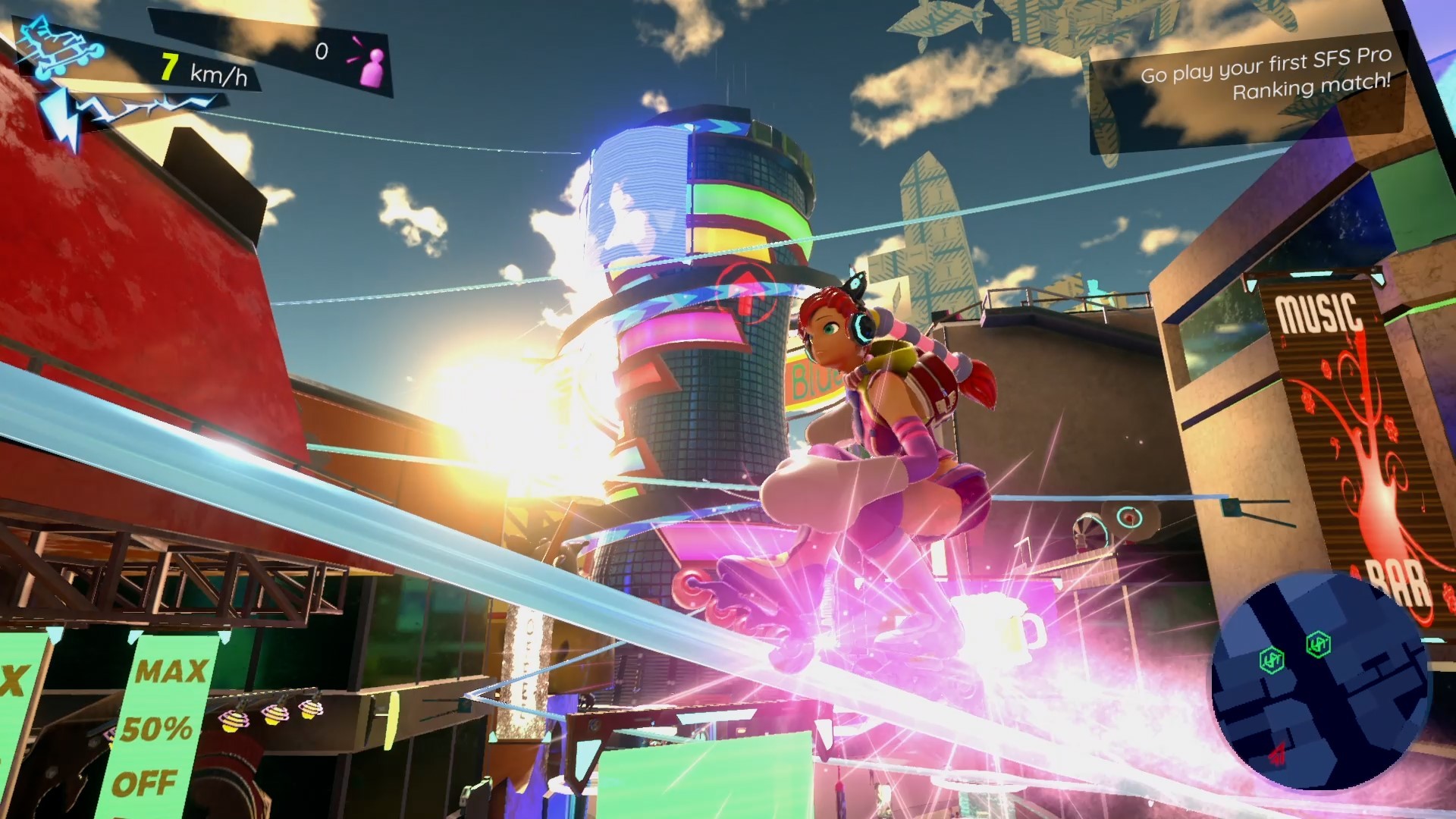1456x819 pixels.
Task: Select the red player arrow on minimap
Action: [1278, 753]
